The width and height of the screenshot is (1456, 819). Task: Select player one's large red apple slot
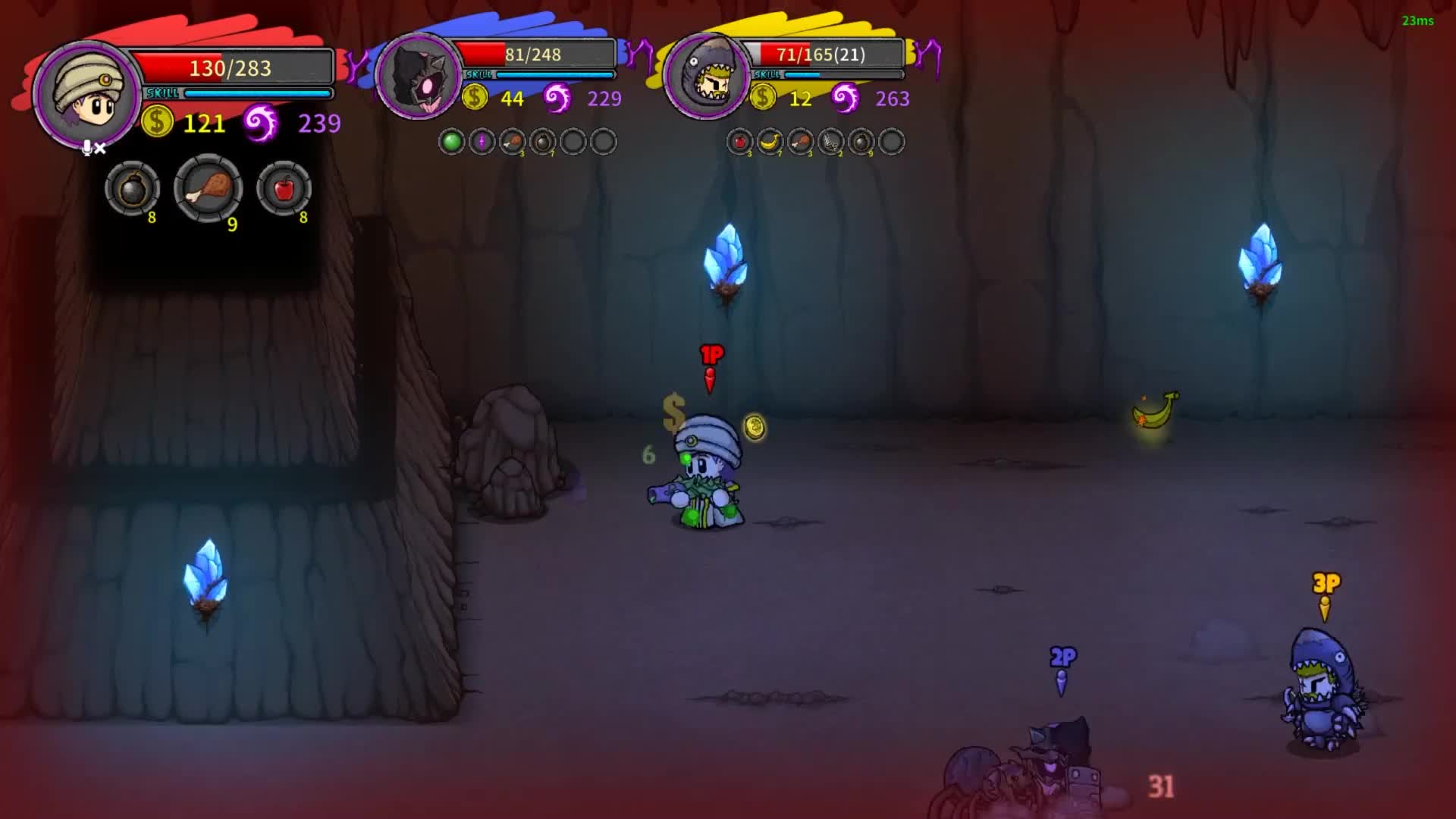coord(284,189)
